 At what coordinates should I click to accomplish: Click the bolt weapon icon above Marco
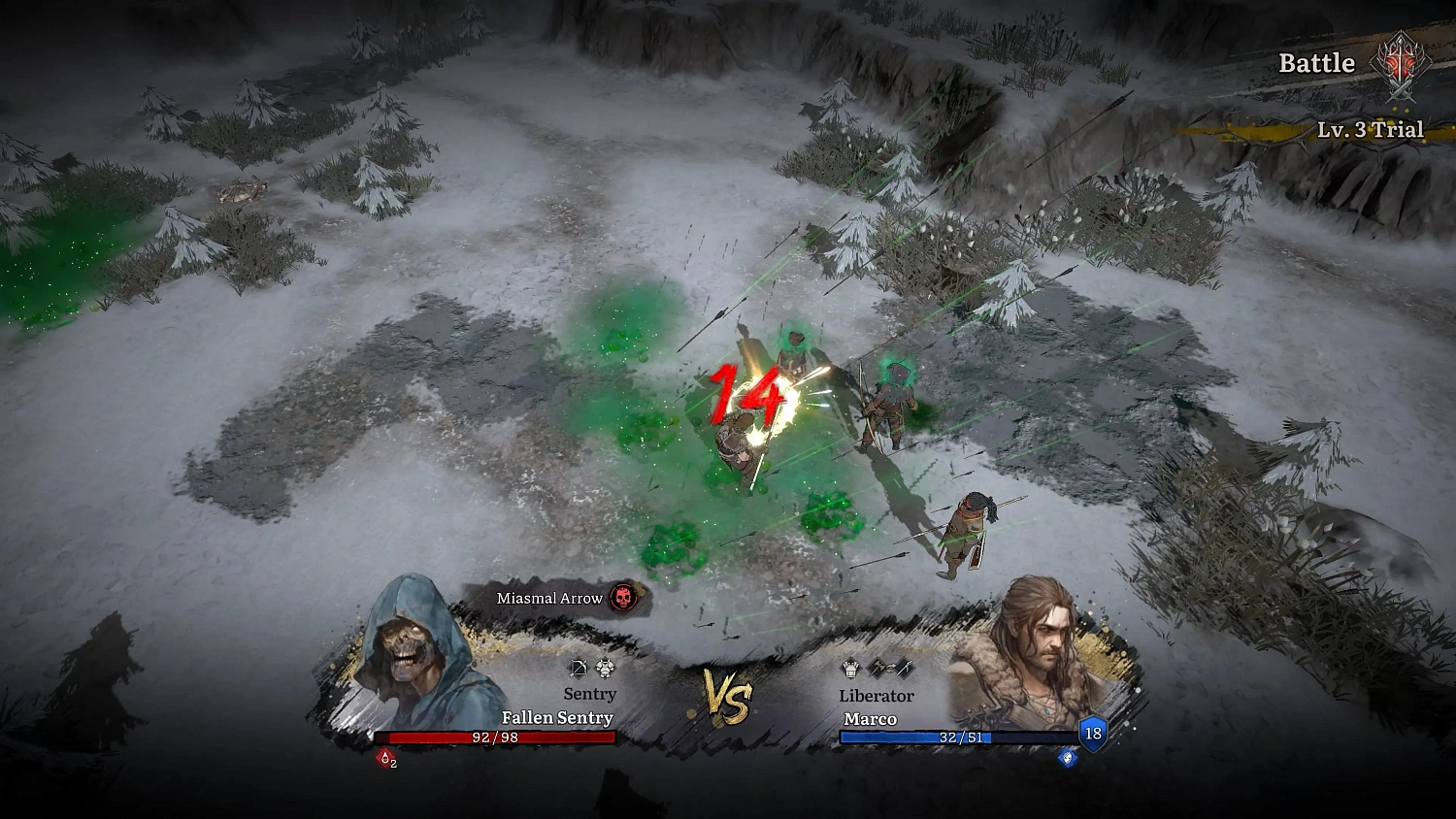point(905,667)
